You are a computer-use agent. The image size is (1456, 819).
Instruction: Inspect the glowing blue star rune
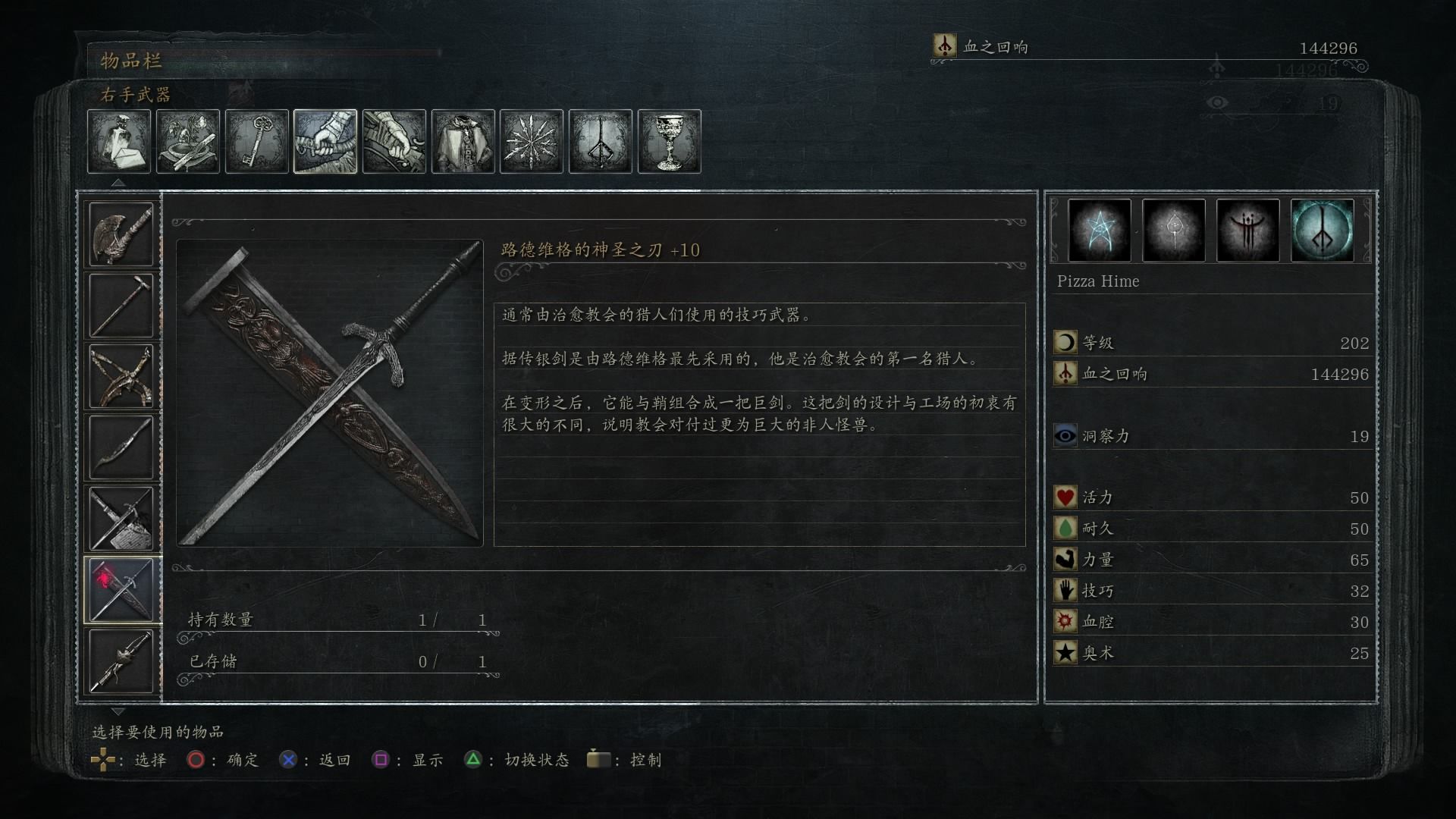[1100, 231]
